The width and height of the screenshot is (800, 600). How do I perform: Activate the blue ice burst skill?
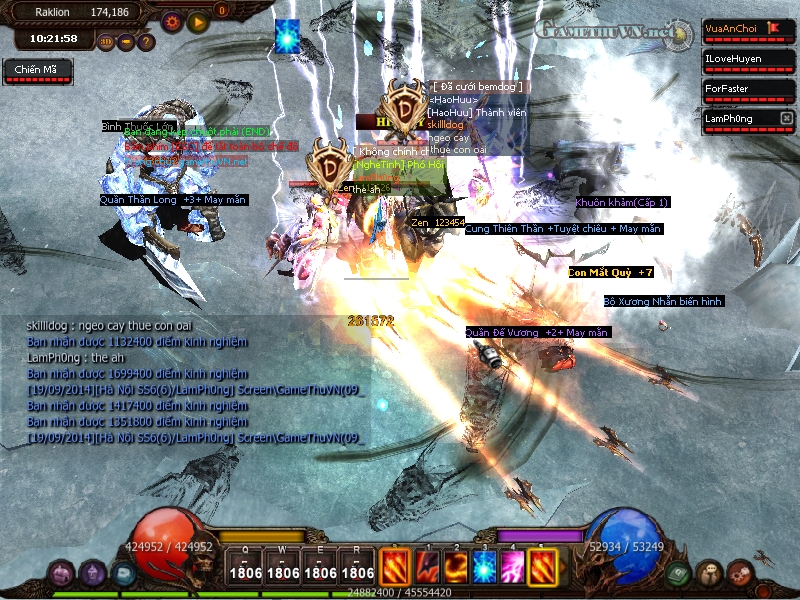pos(484,567)
